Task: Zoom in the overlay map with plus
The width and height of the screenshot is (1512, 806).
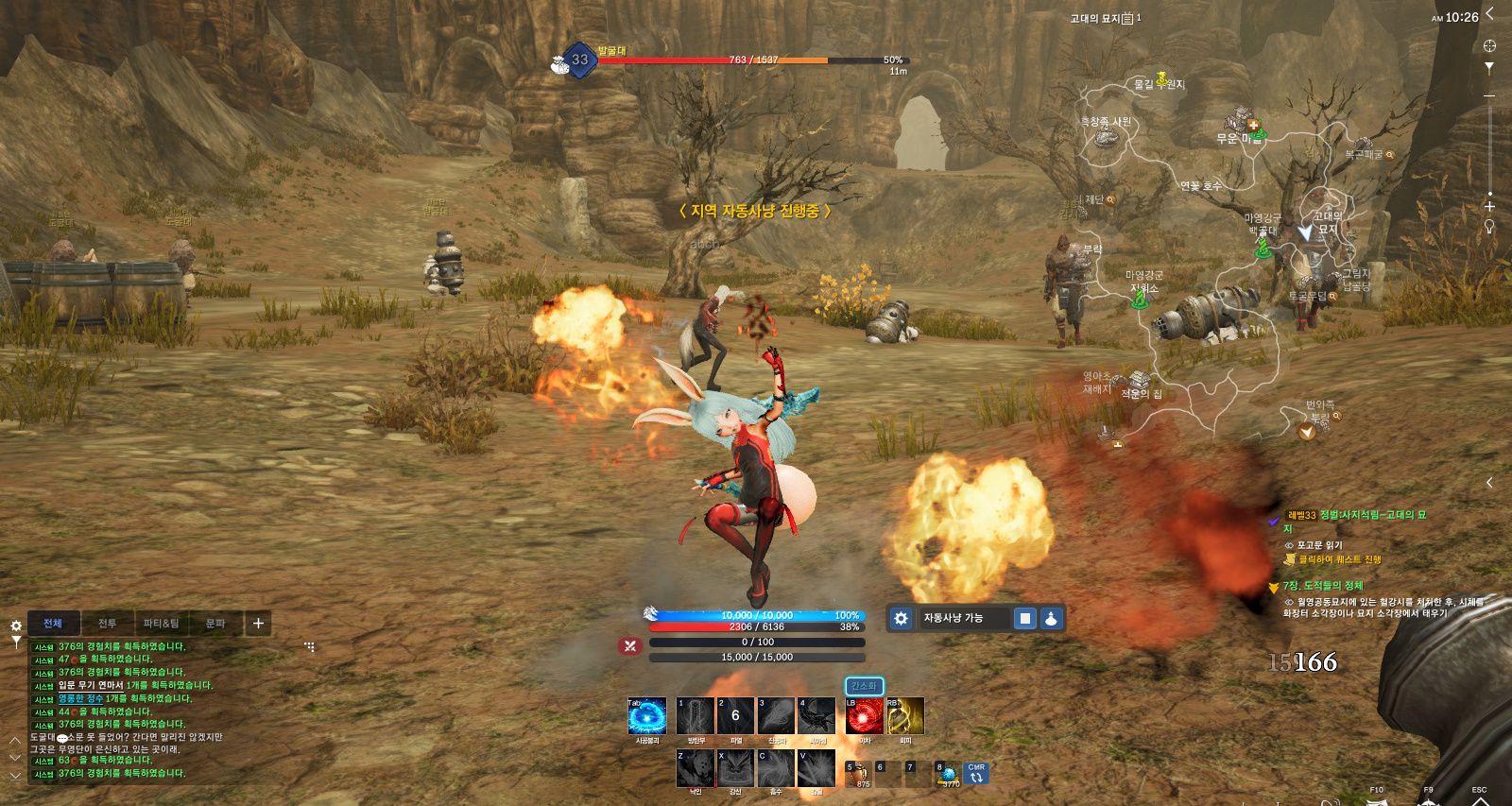Action: coord(1489,206)
